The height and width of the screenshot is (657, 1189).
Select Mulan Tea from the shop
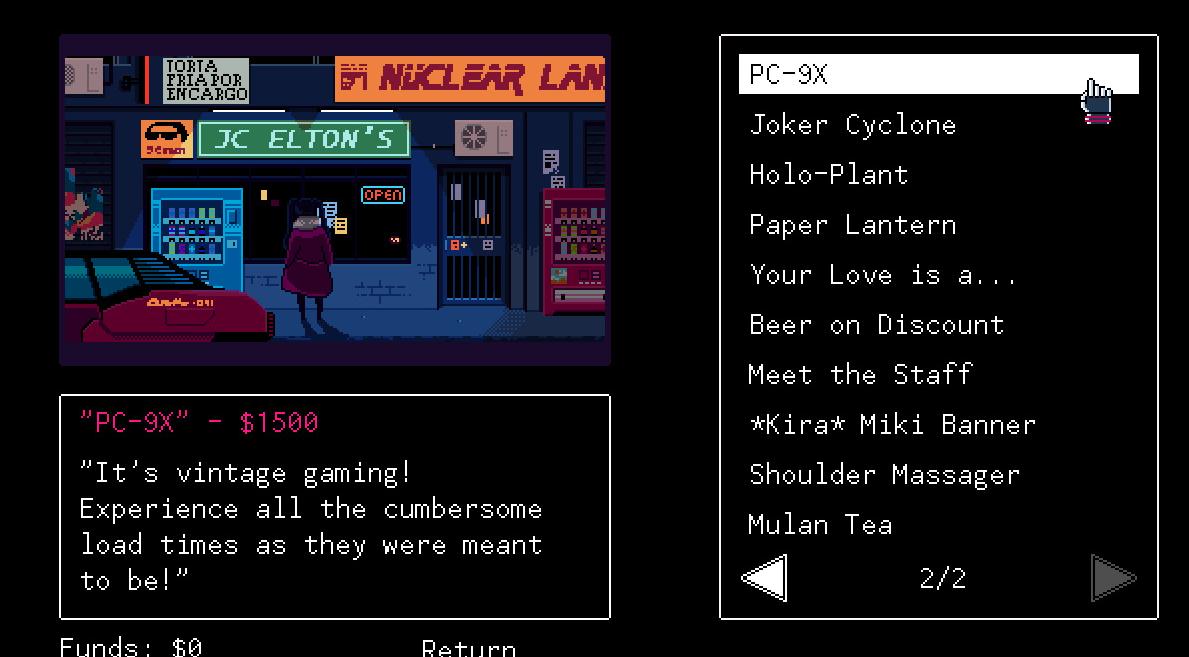click(x=821, y=525)
